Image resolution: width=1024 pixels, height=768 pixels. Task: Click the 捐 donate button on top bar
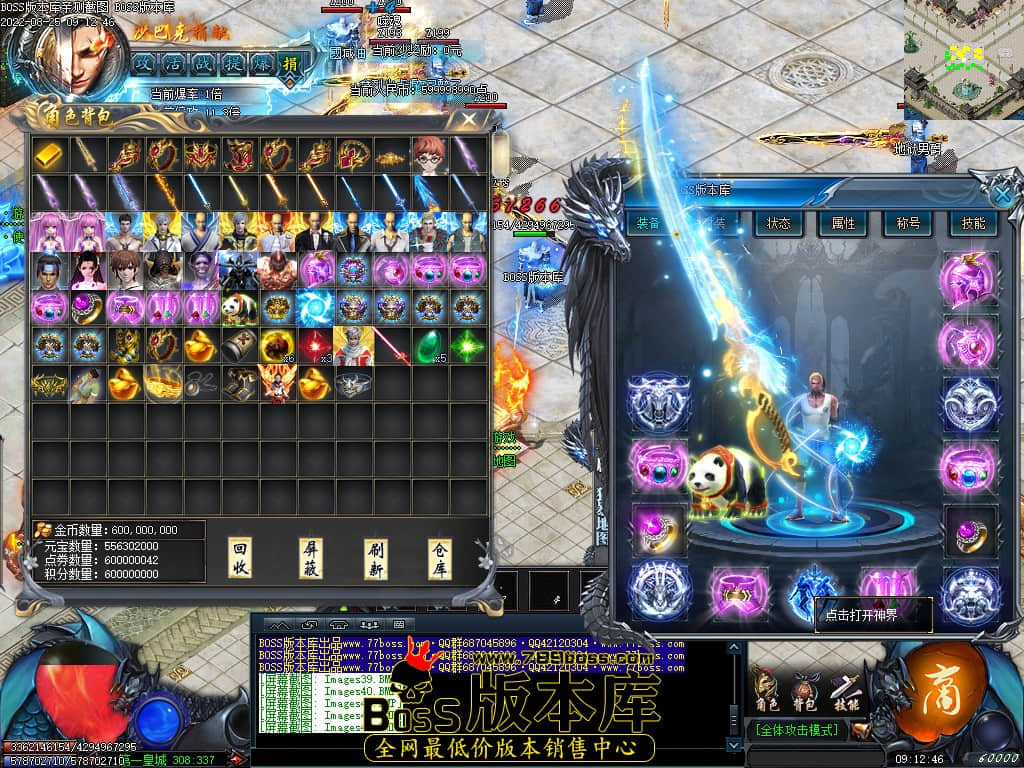tap(289, 64)
